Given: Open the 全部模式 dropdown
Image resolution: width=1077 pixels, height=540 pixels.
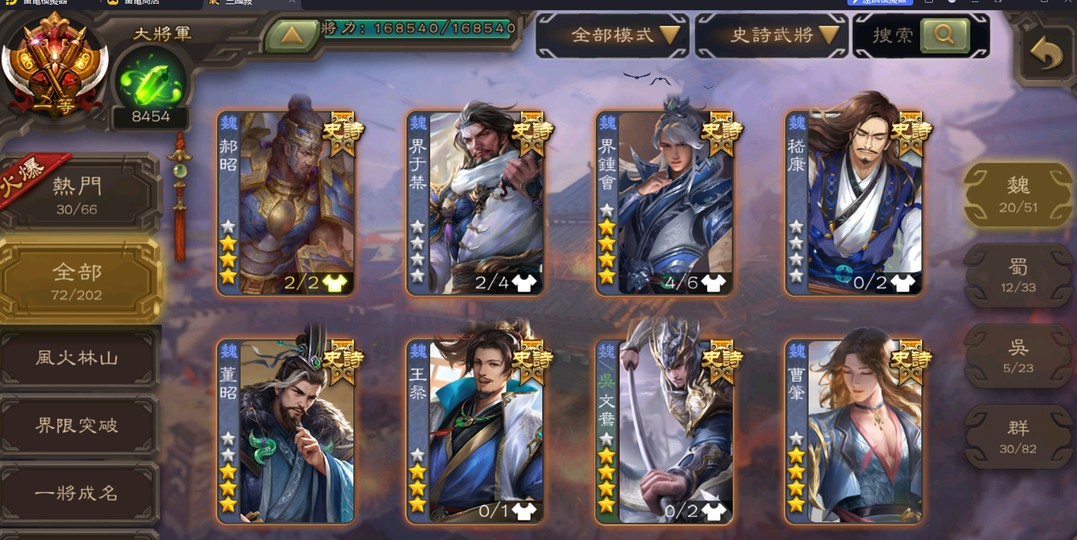Looking at the screenshot, I should coord(612,36).
